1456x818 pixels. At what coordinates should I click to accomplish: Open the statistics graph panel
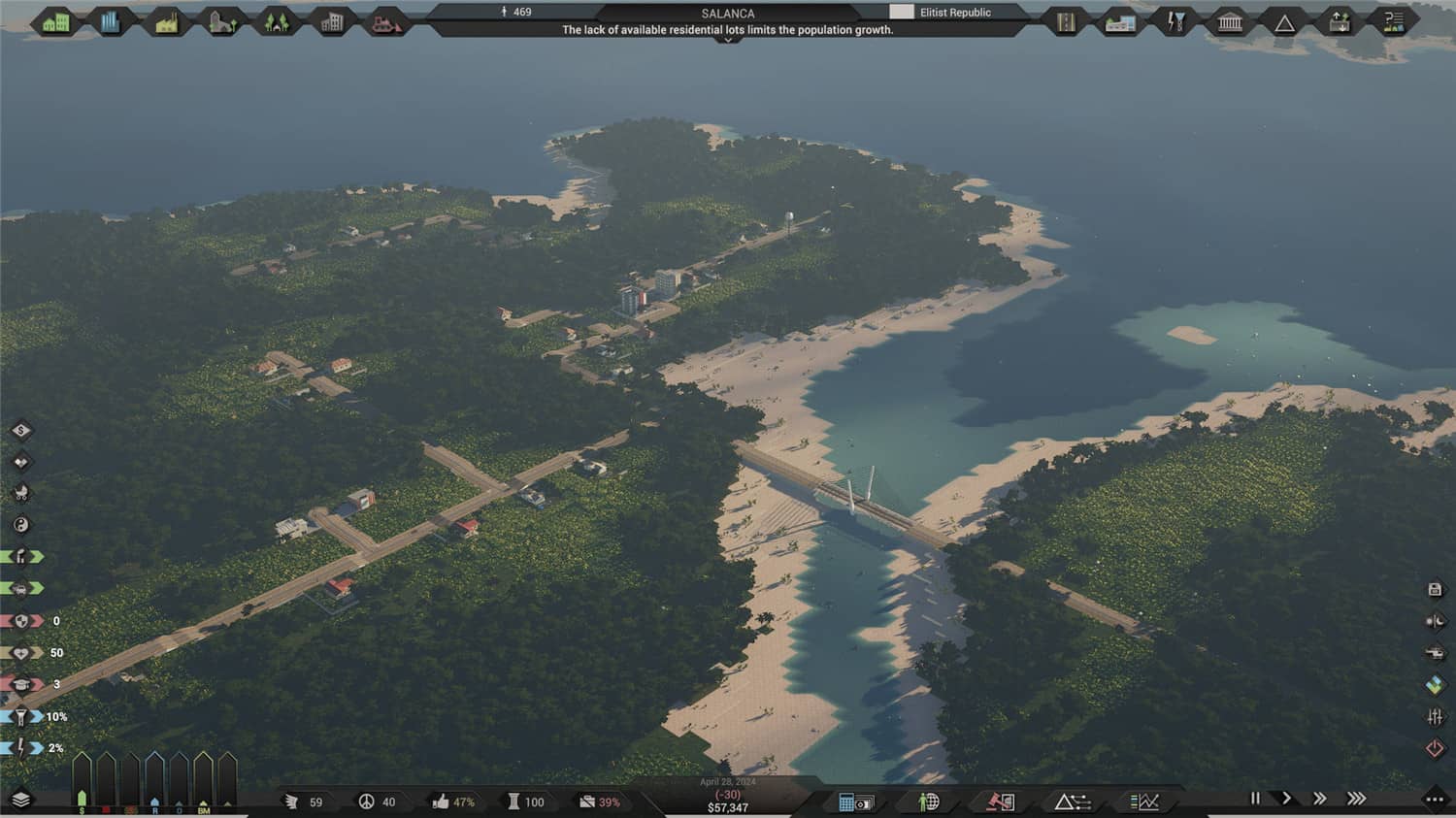[1145, 802]
